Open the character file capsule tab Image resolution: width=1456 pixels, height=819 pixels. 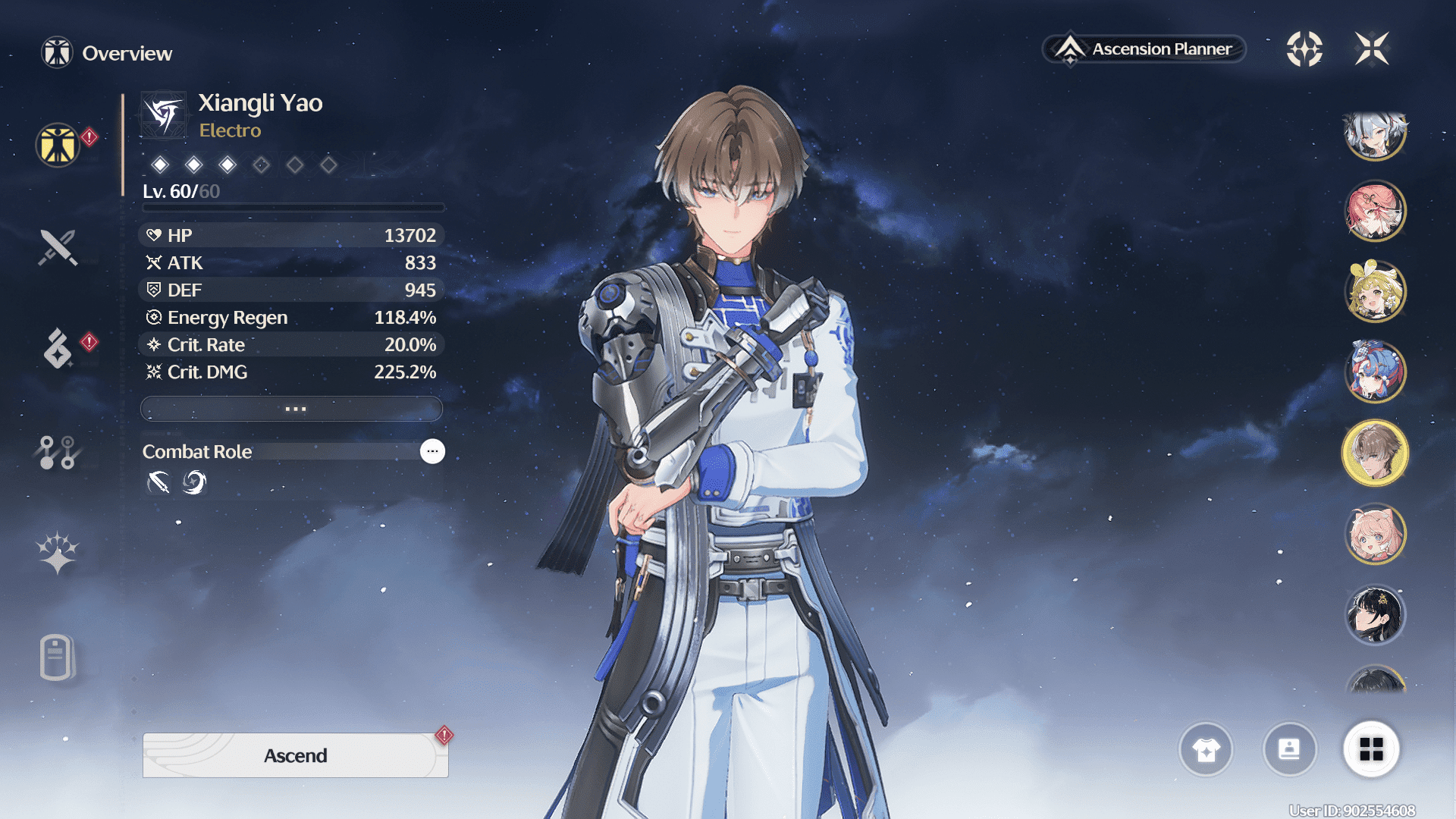[x=58, y=657]
